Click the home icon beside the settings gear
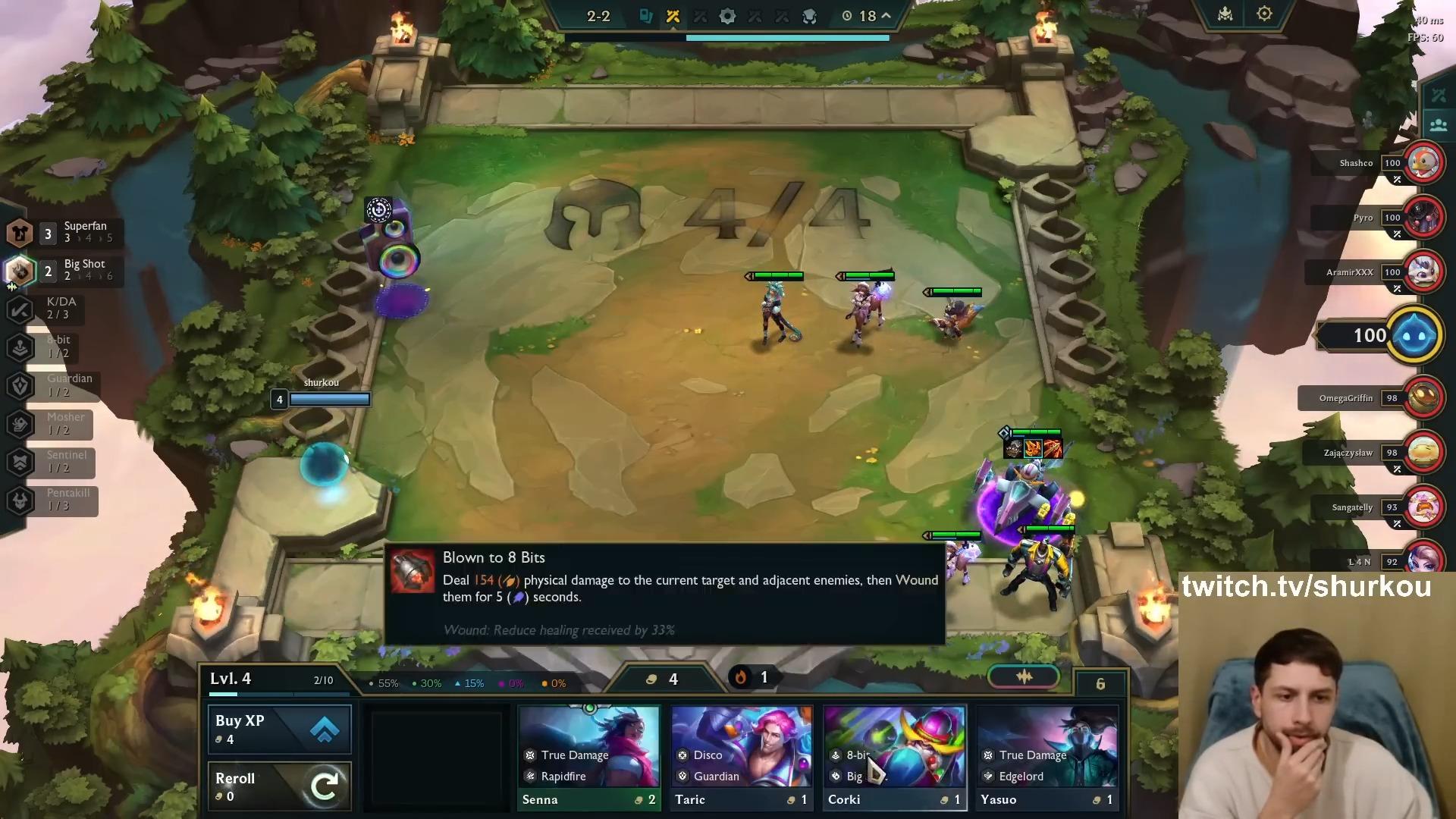Image resolution: width=1456 pixels, height=819 pixels. 1225,14
